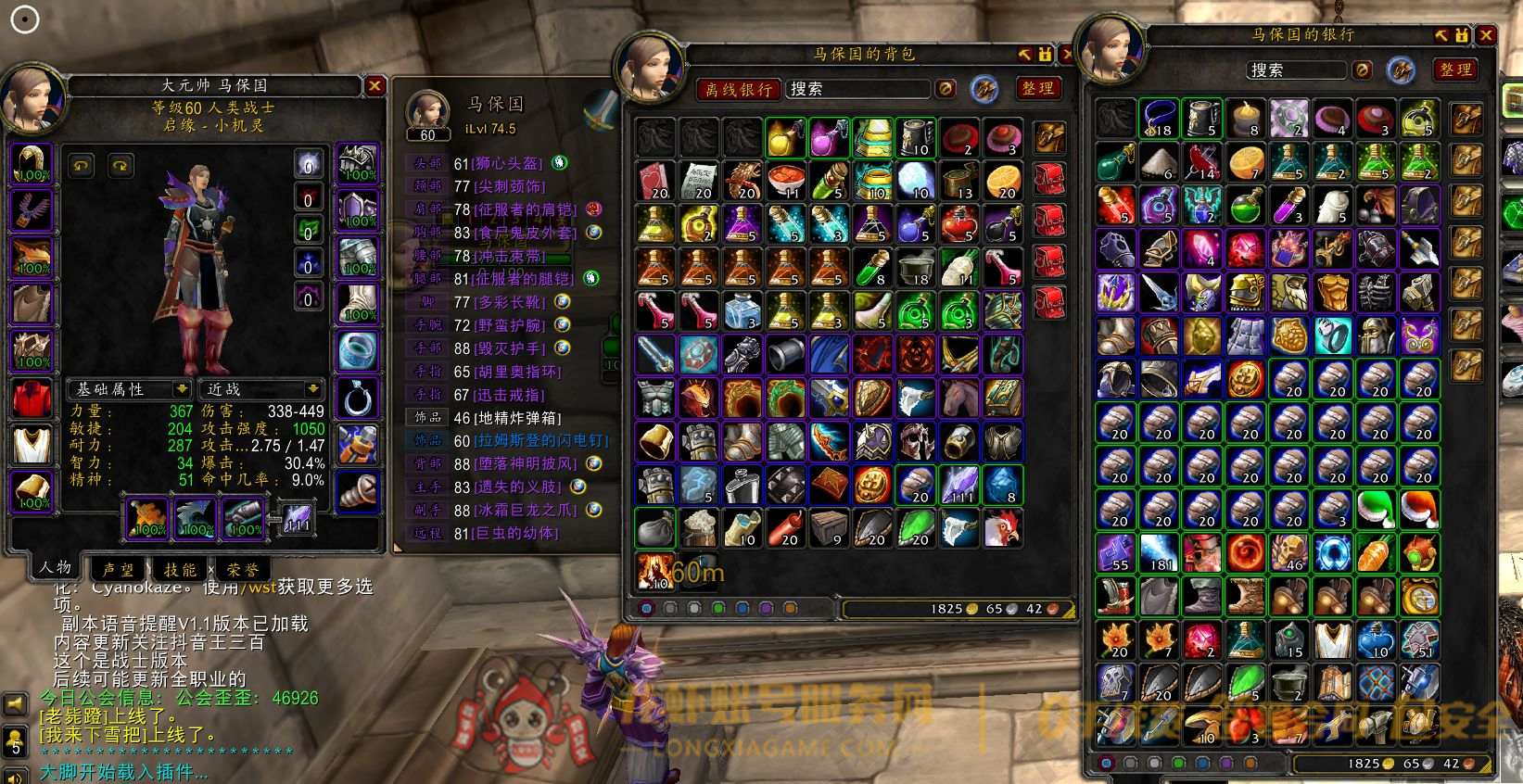Select the rooster item in the backpack
The height and width of the screenshot is (784, 1523).
pyautogui.click(x=1003, y=528)
